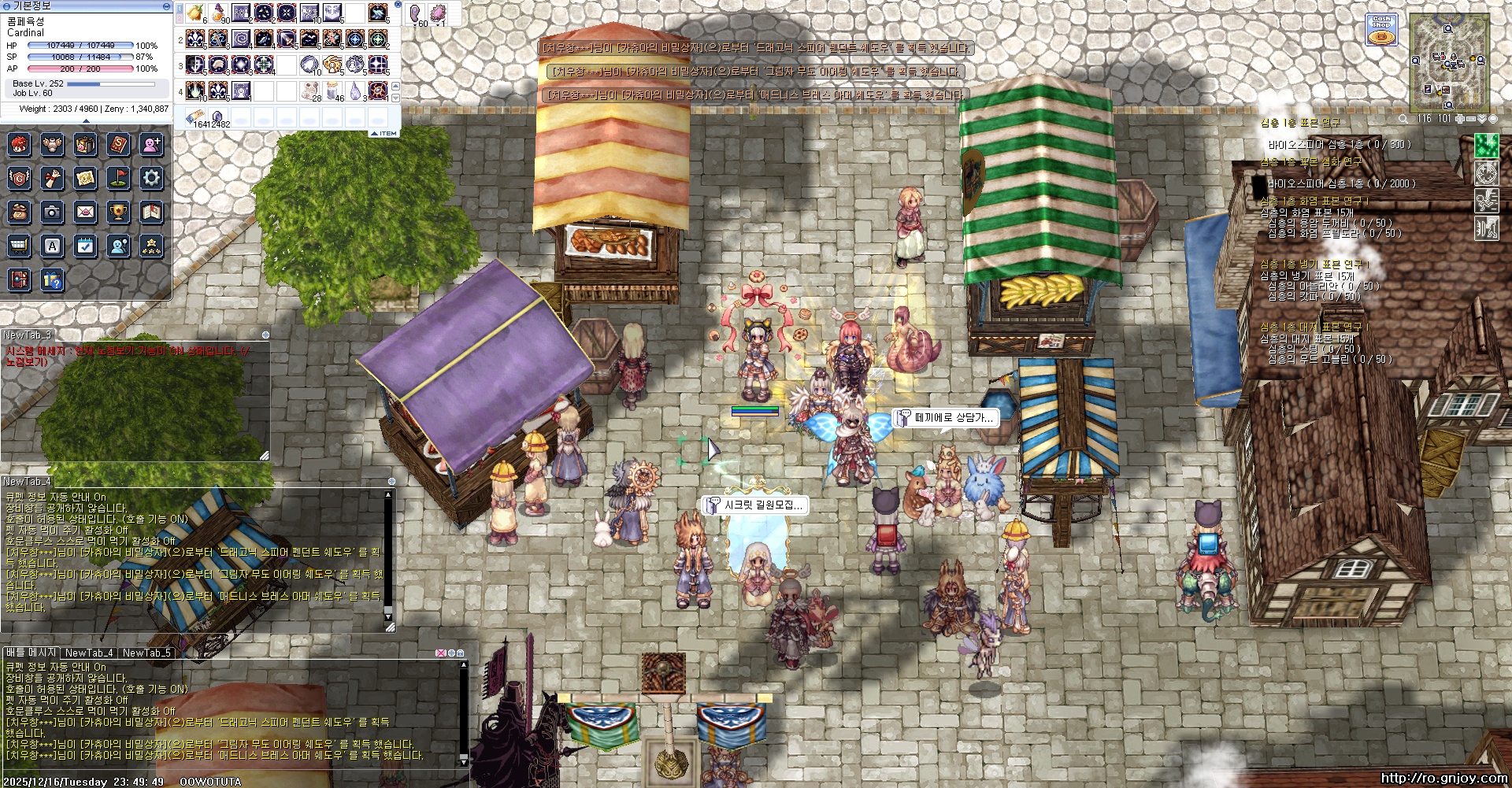Open the red-haired character icon

pos(19,144)
